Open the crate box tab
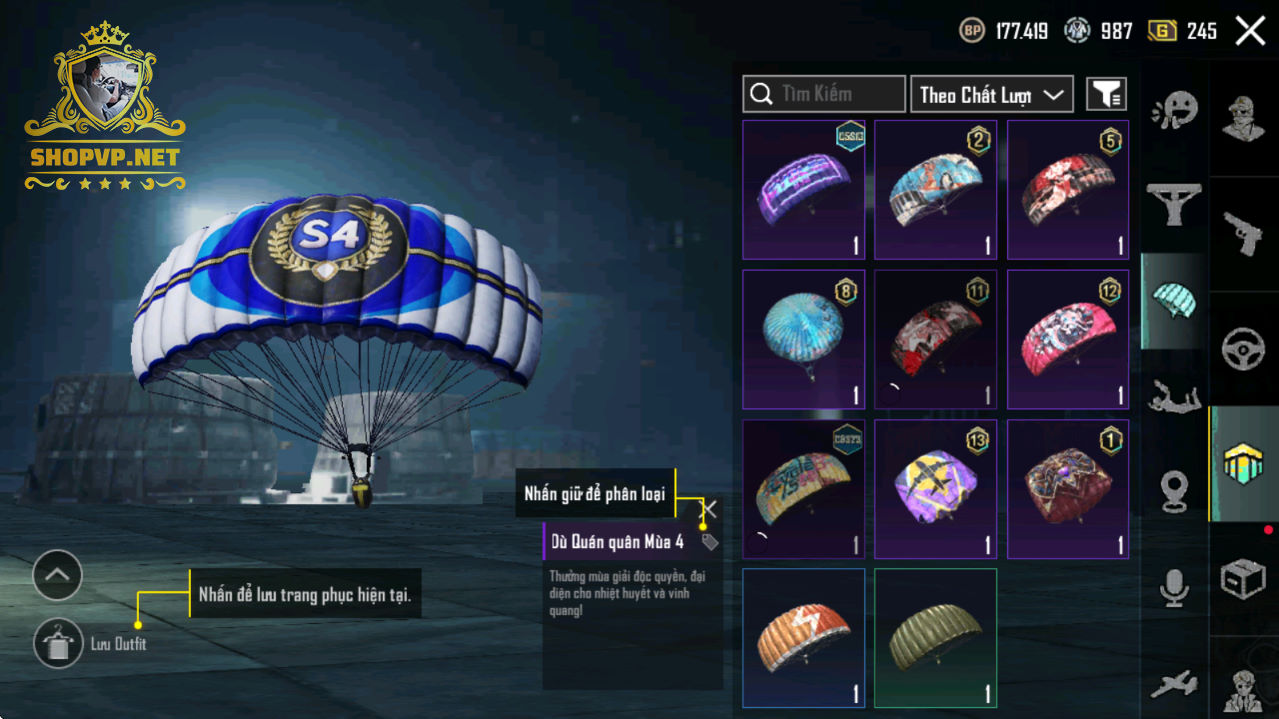 (1244, 578)
